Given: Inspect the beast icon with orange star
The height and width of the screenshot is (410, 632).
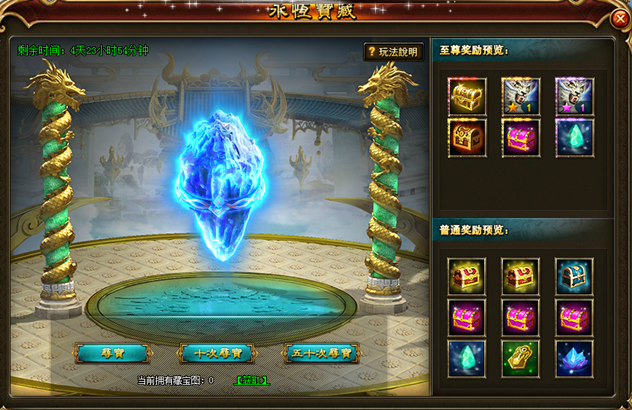Looking at the screenshot, I should point(520,97).
